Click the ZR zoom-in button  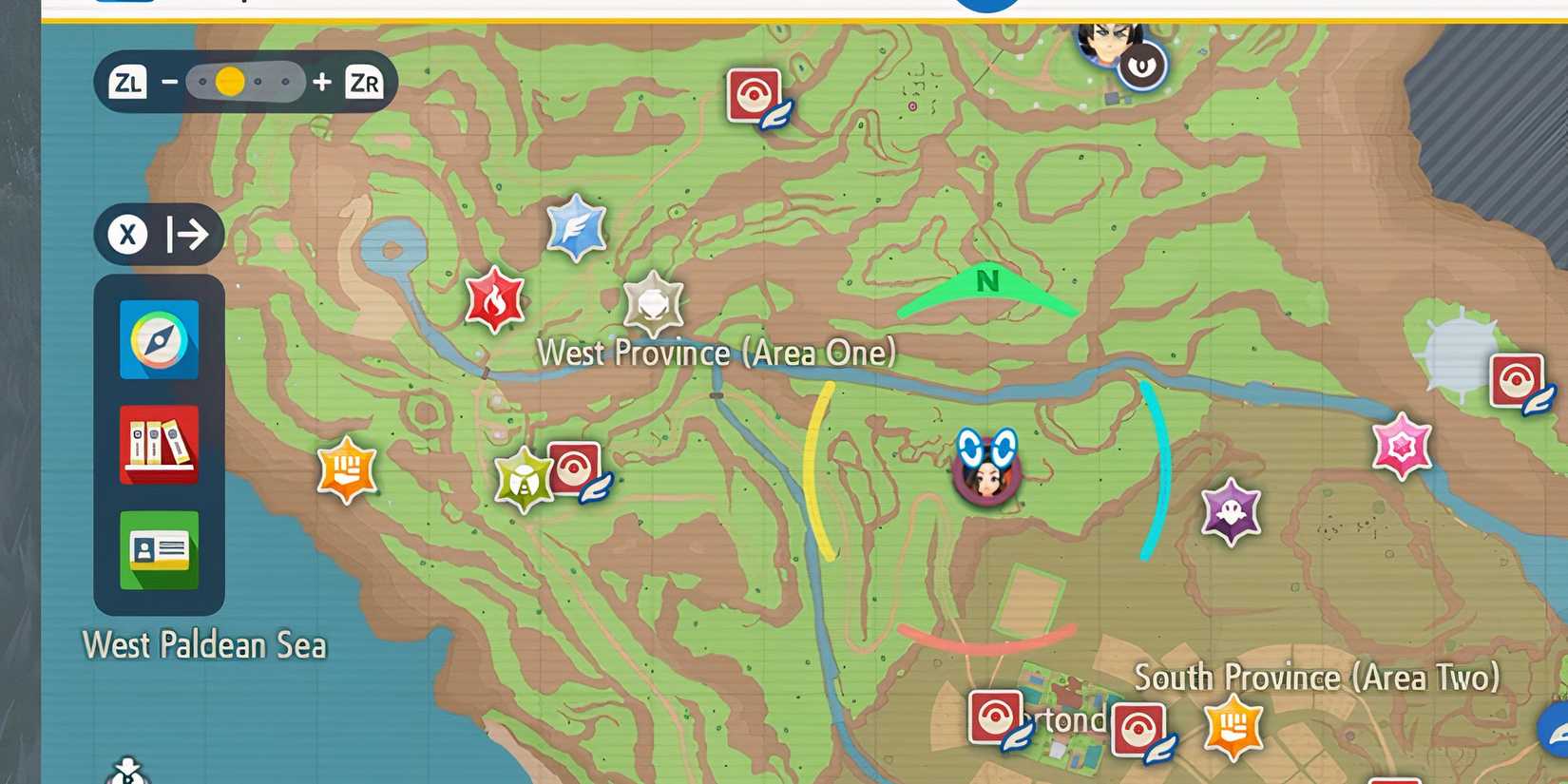[x=364, y=82]
